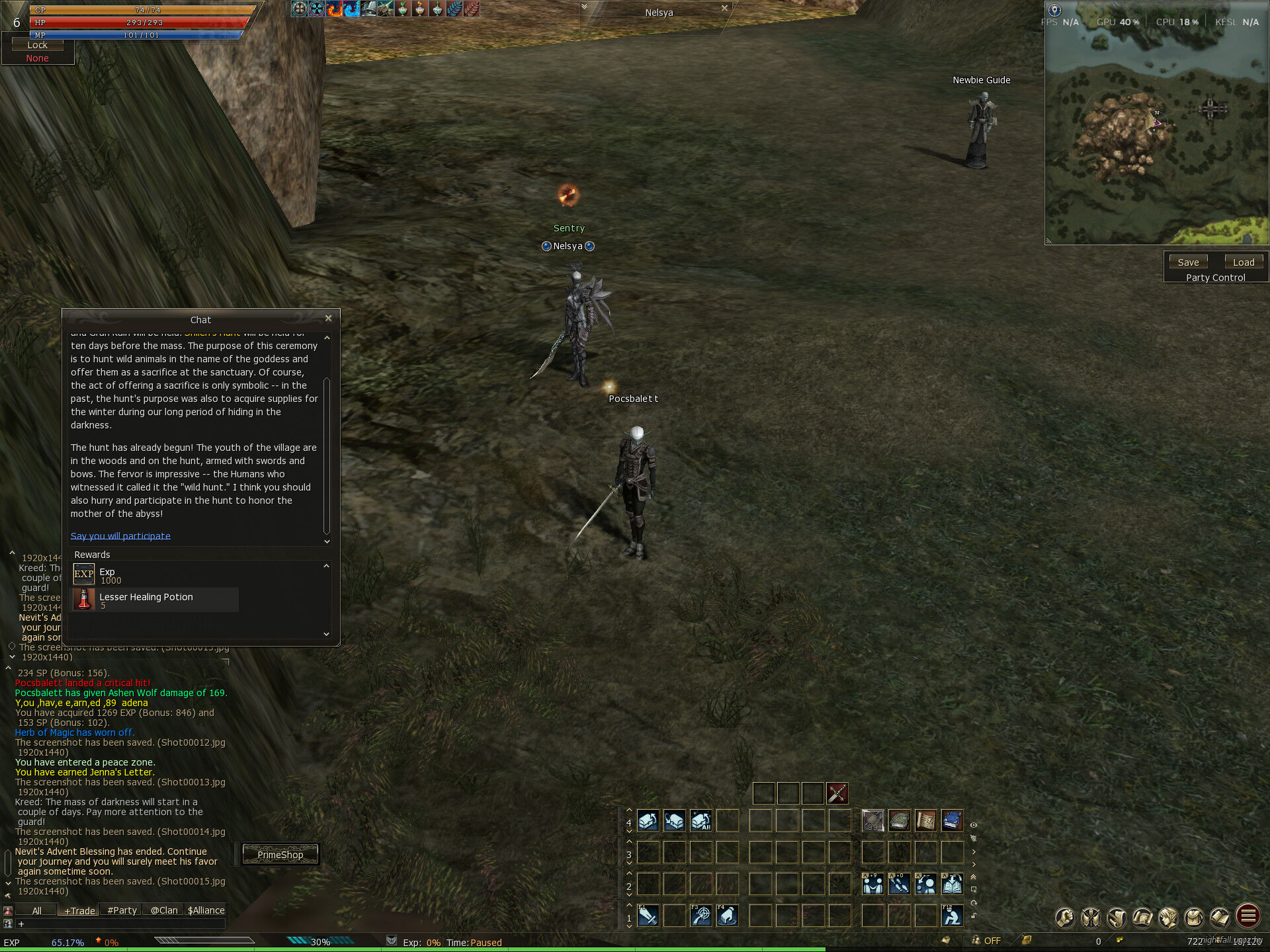The width and height of the screenshot is (1270, 952).
Task: Open the PrimeShop
Action: click(280, 855)
